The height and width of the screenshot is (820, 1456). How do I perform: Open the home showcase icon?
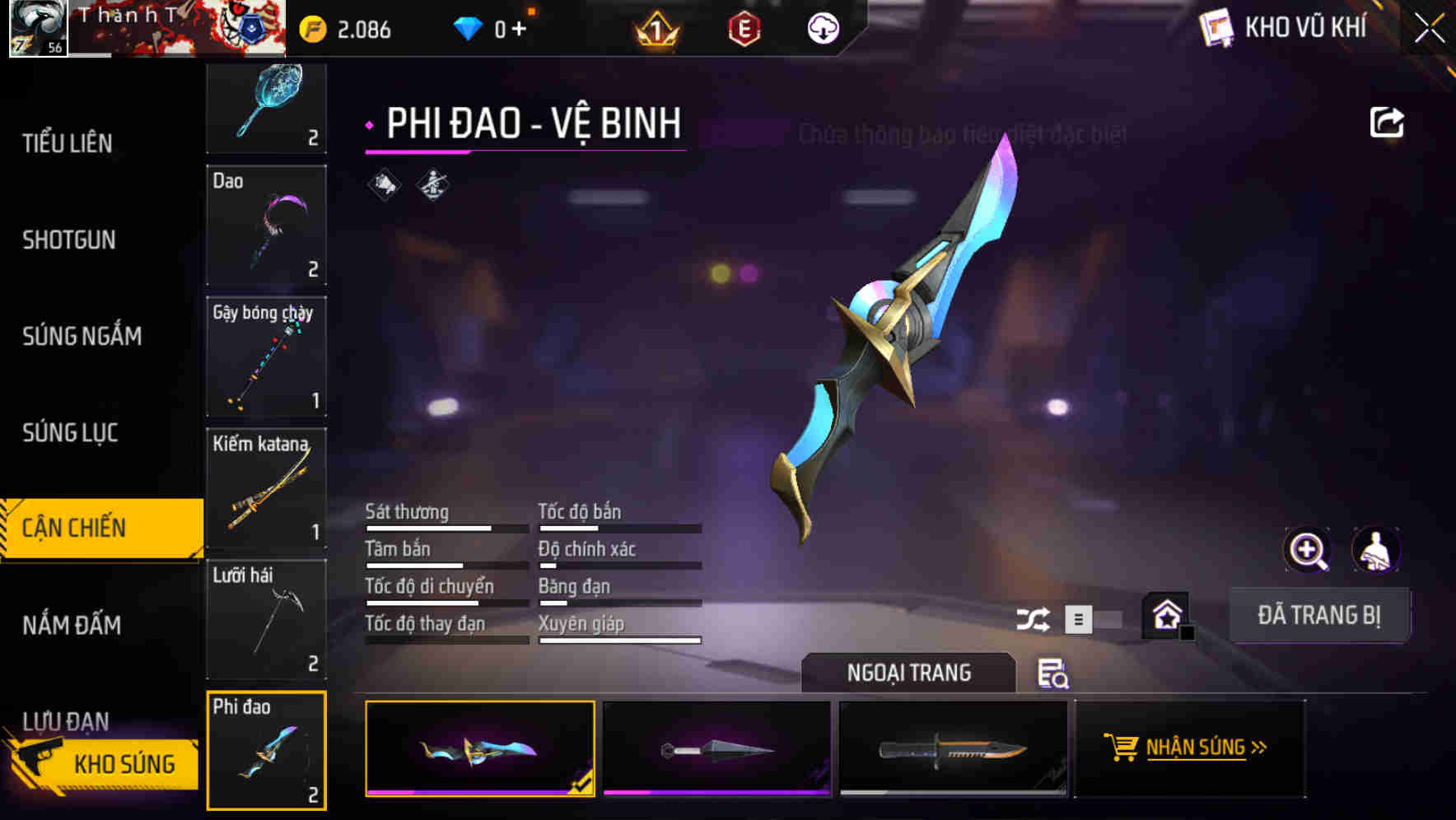point(1165,615)
